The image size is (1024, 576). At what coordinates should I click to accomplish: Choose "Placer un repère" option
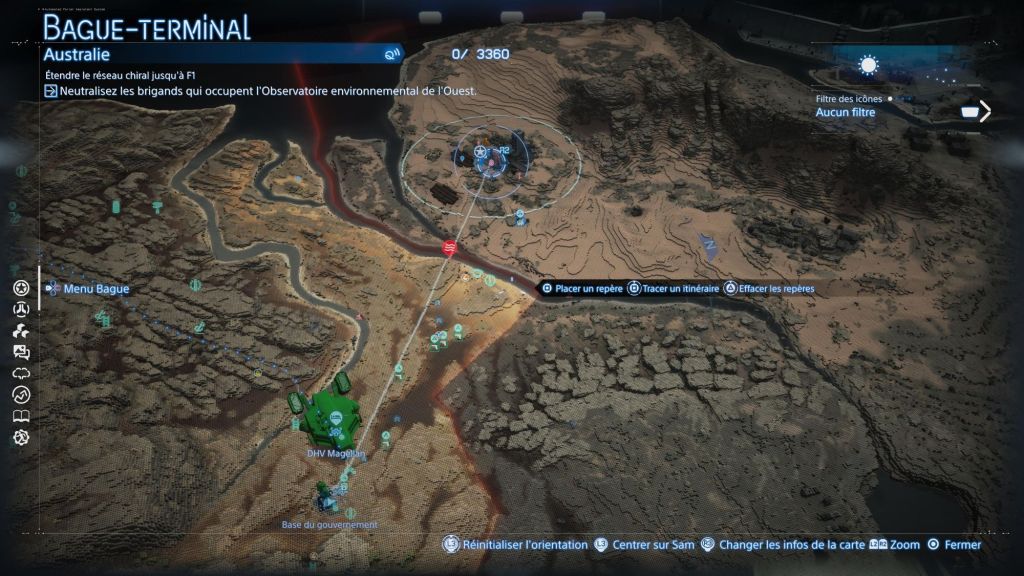[582, 288]
